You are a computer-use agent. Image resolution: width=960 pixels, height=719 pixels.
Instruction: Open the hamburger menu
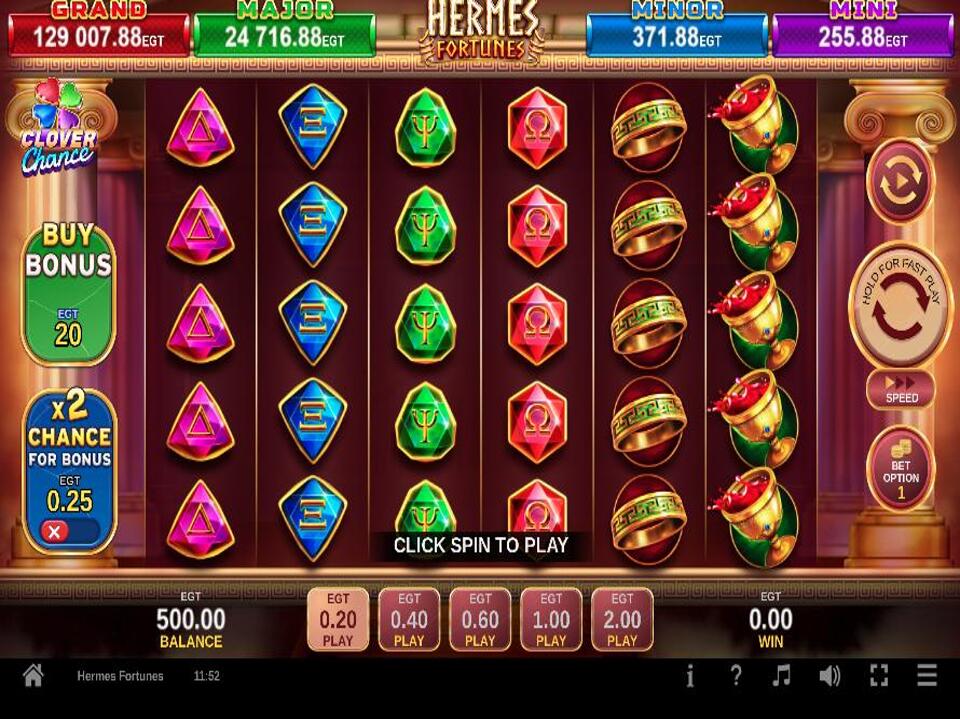[x=927, y=676]
